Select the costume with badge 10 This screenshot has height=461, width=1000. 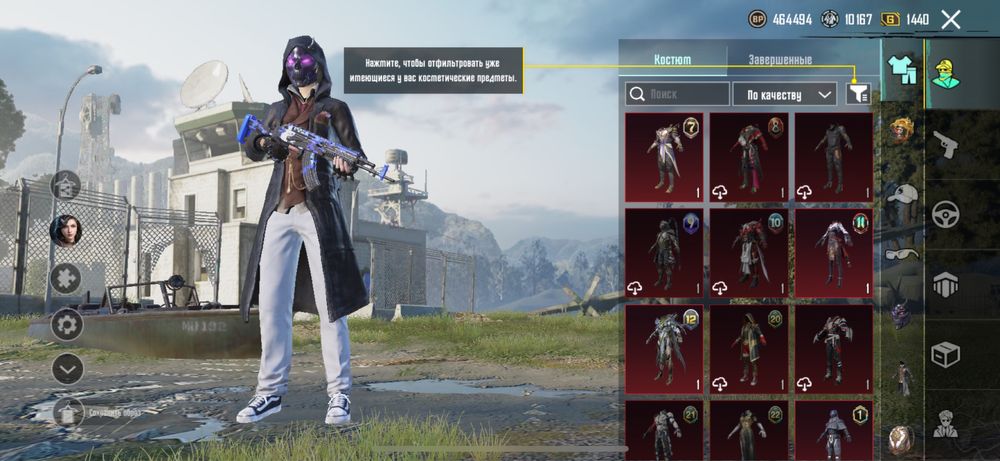pos(749,252)
